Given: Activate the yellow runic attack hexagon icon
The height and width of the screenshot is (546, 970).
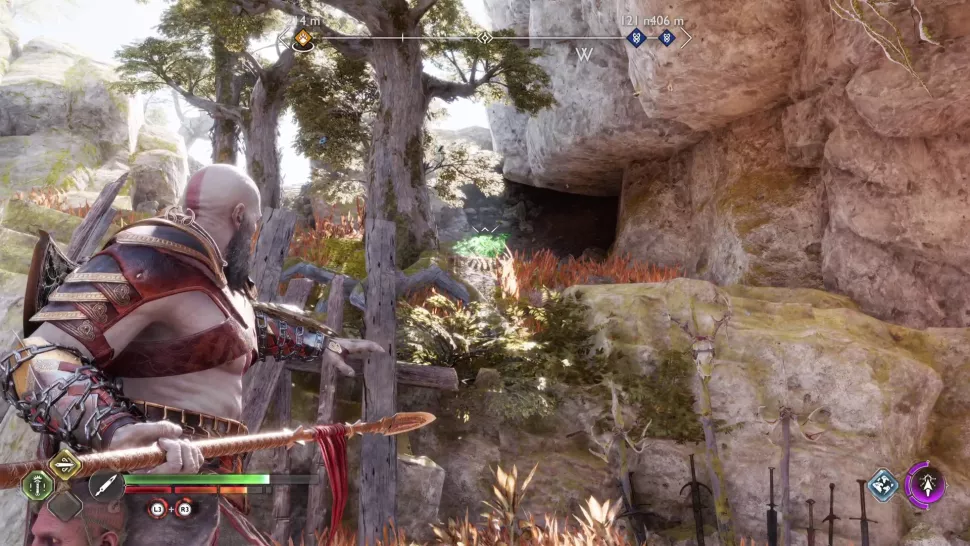Looking at the screenshot, I should click(66, 463).
